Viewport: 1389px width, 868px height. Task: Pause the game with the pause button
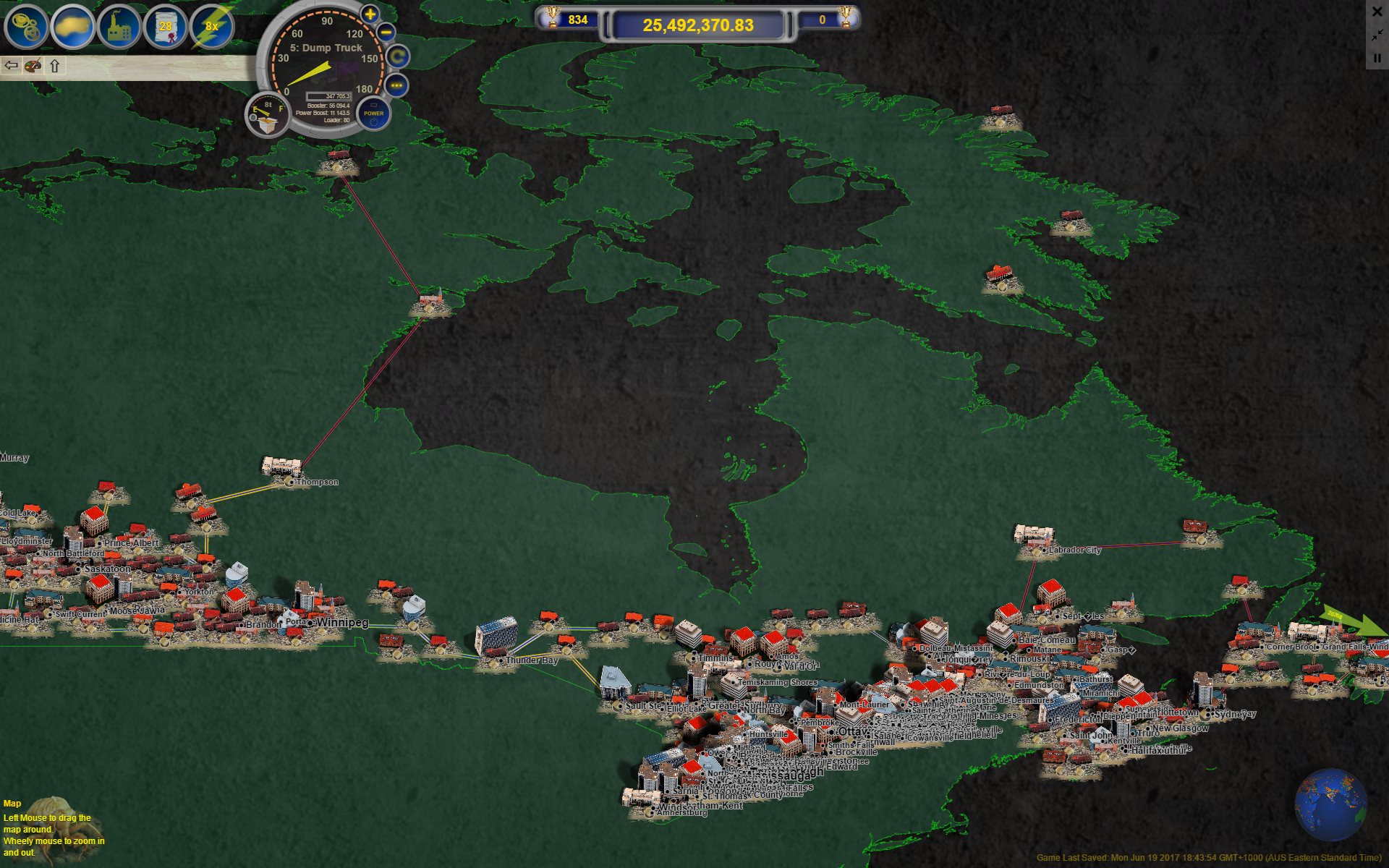1378,58
